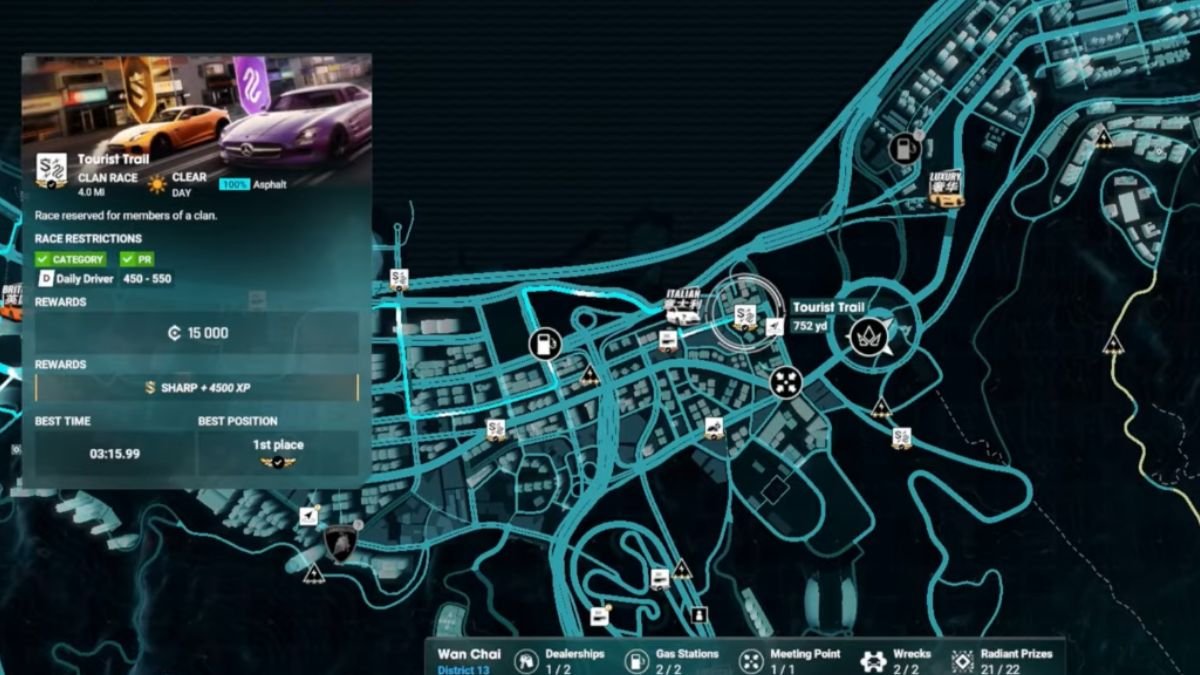Select the Wrecks legend entry
The height and width of the screenshot is (675, 1200).
[897, 660]
